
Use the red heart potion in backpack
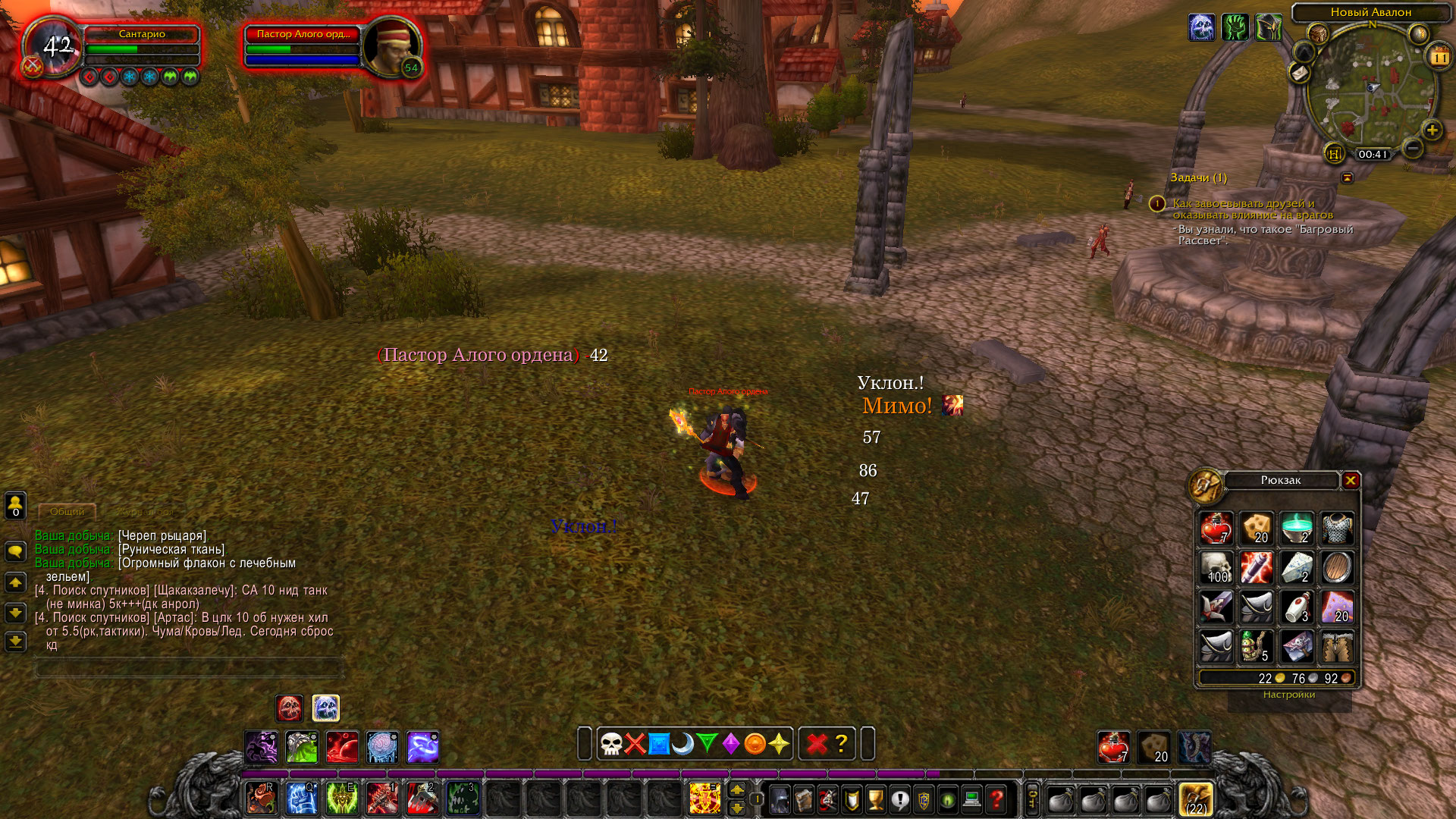click(x=1216, y=529)
